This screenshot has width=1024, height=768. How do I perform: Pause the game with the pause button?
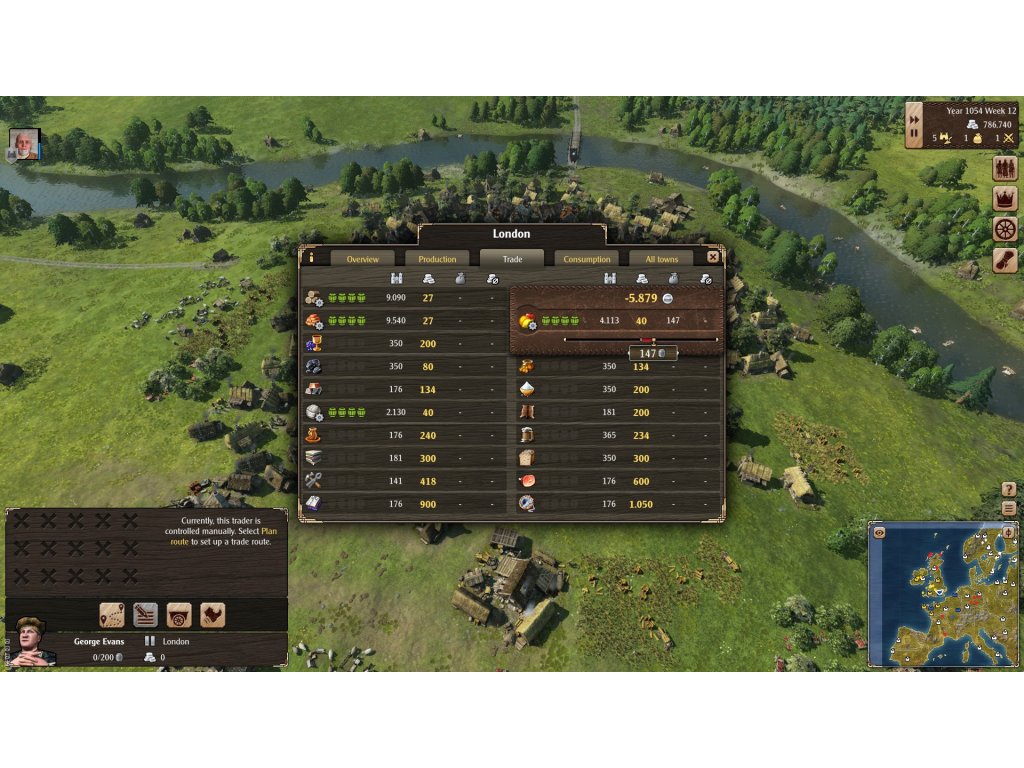914,134
